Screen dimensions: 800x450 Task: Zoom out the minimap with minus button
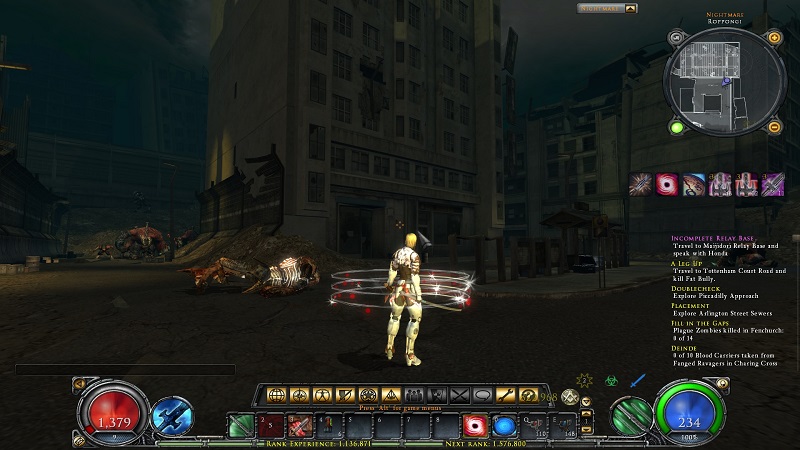point(774,127)
